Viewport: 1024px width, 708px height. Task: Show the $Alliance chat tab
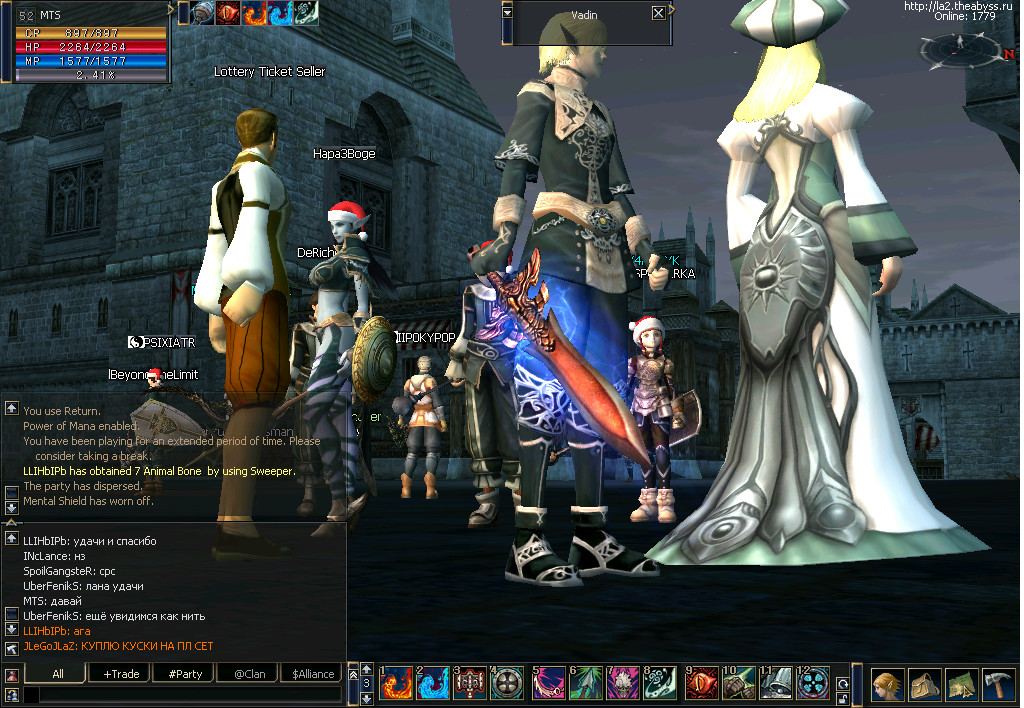tap(313, 674)
